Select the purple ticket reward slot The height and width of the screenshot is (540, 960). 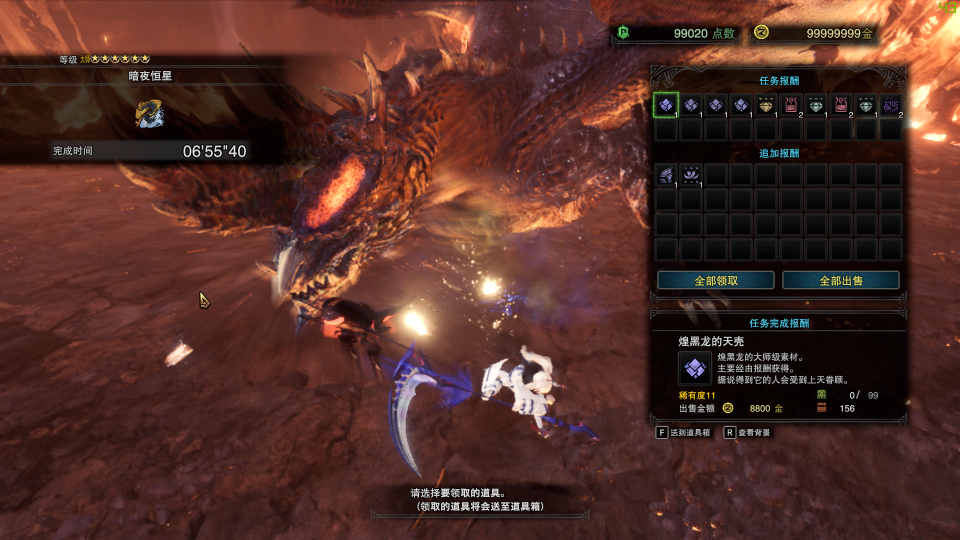tap(891, 104)
